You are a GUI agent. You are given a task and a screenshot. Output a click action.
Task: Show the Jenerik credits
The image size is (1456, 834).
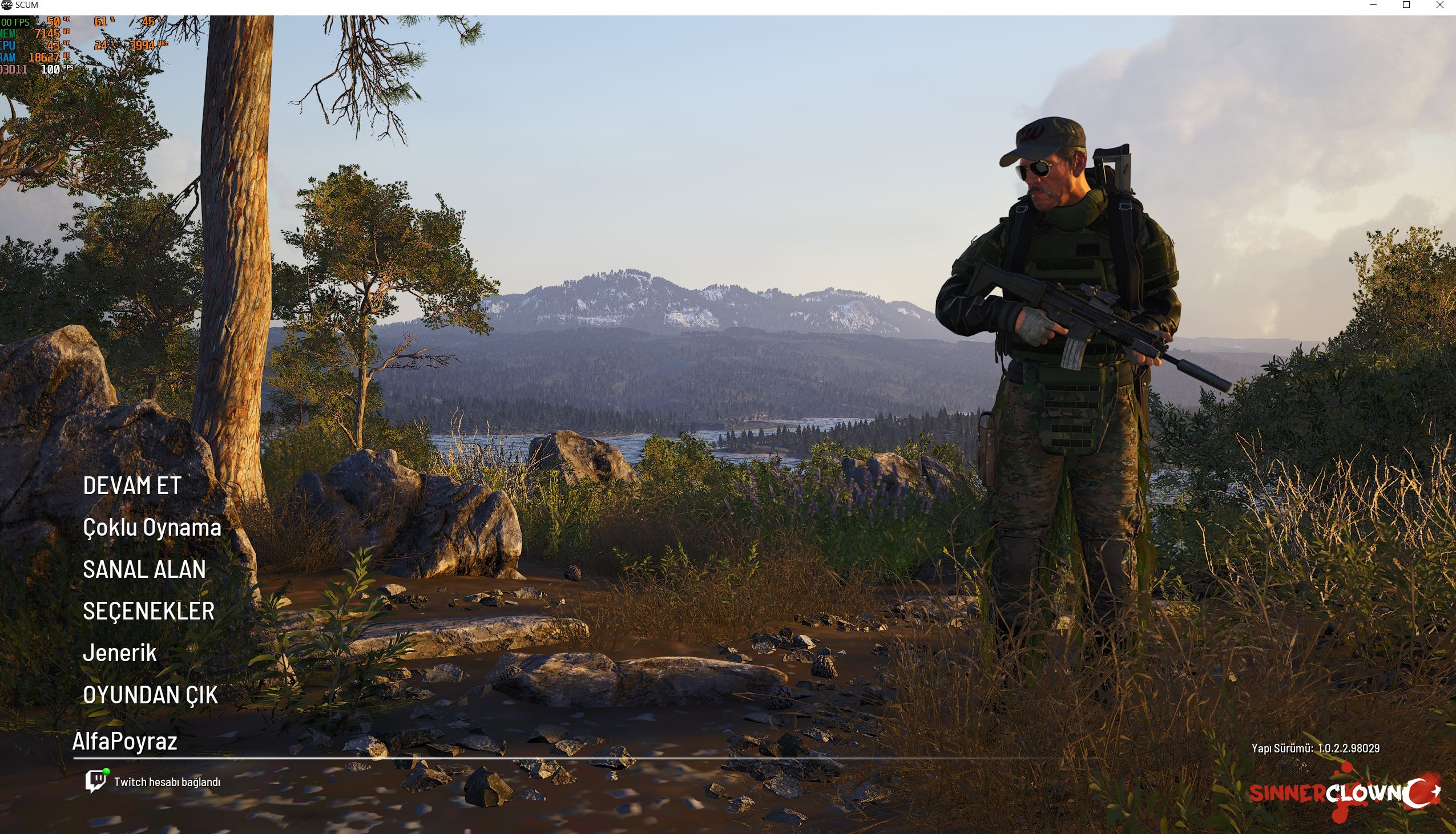pyautogui.click(x=120, y=653)
